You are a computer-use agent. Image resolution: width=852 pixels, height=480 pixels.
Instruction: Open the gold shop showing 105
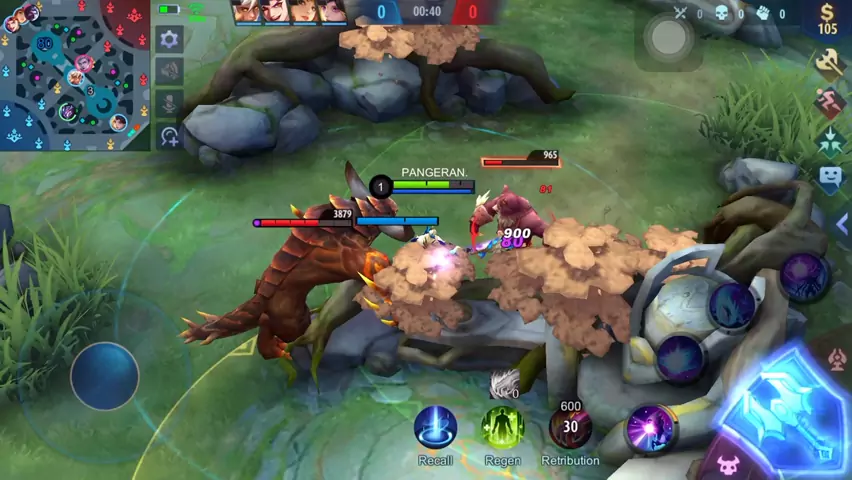coord(827,19)
